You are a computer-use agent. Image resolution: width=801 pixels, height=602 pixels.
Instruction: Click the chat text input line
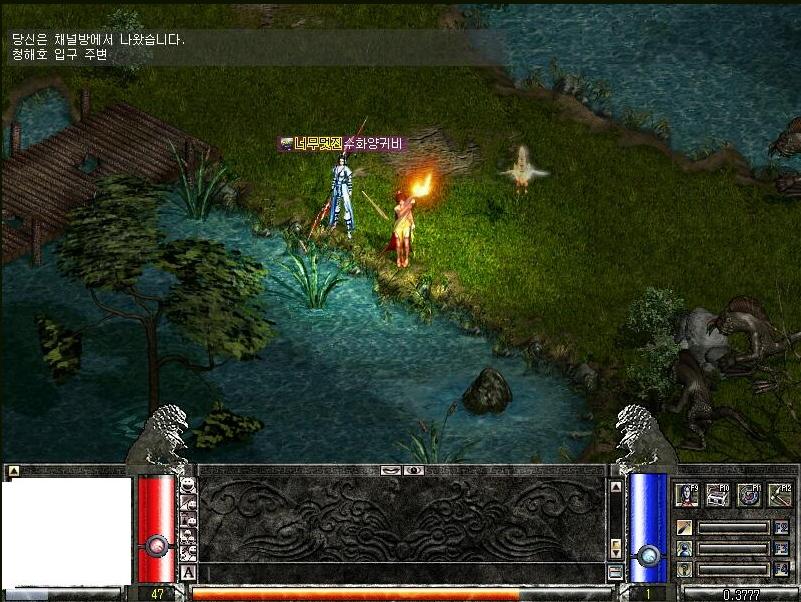[400, 572]
